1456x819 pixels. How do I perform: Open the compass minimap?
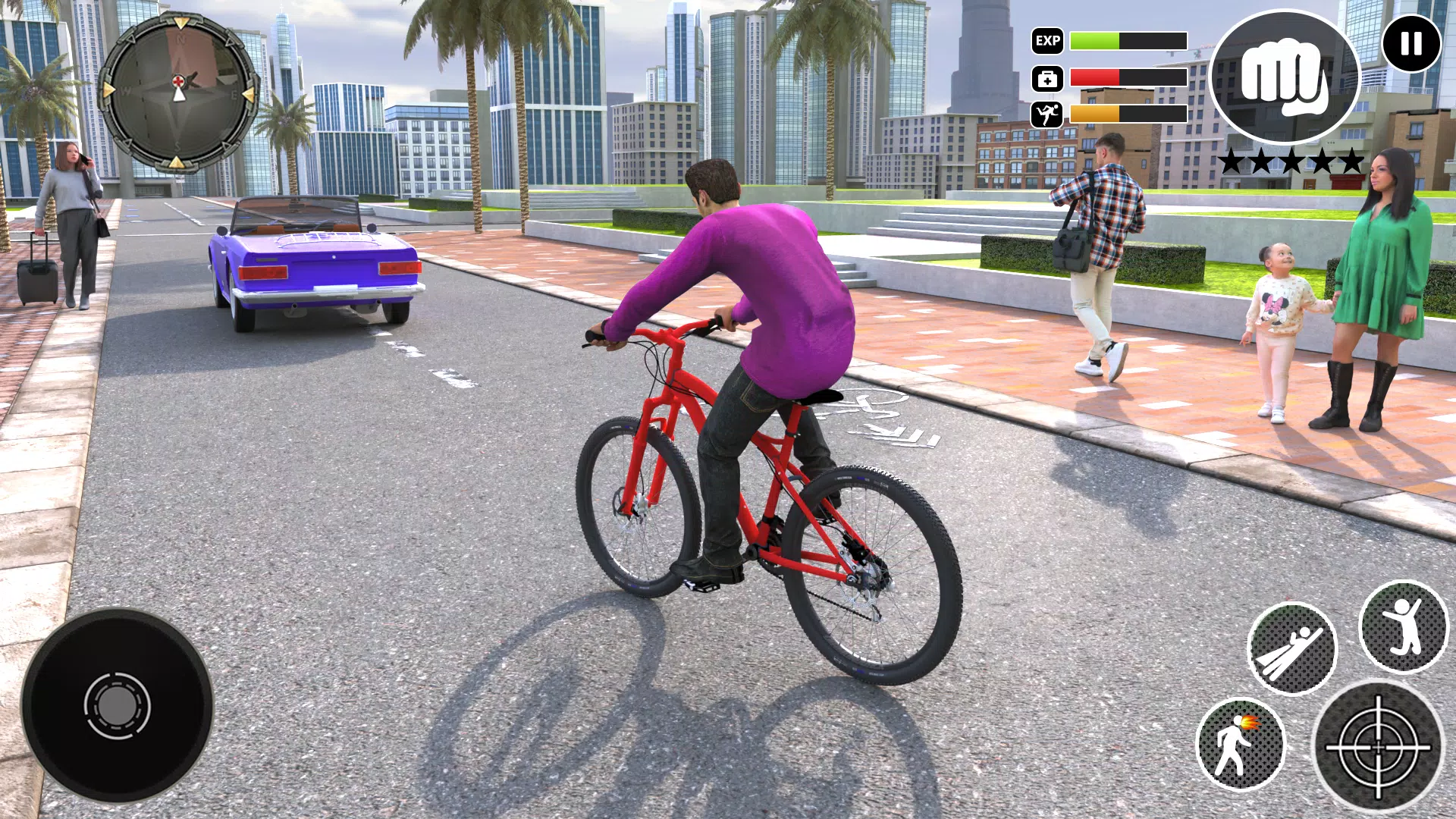click(x=178, y=92)
